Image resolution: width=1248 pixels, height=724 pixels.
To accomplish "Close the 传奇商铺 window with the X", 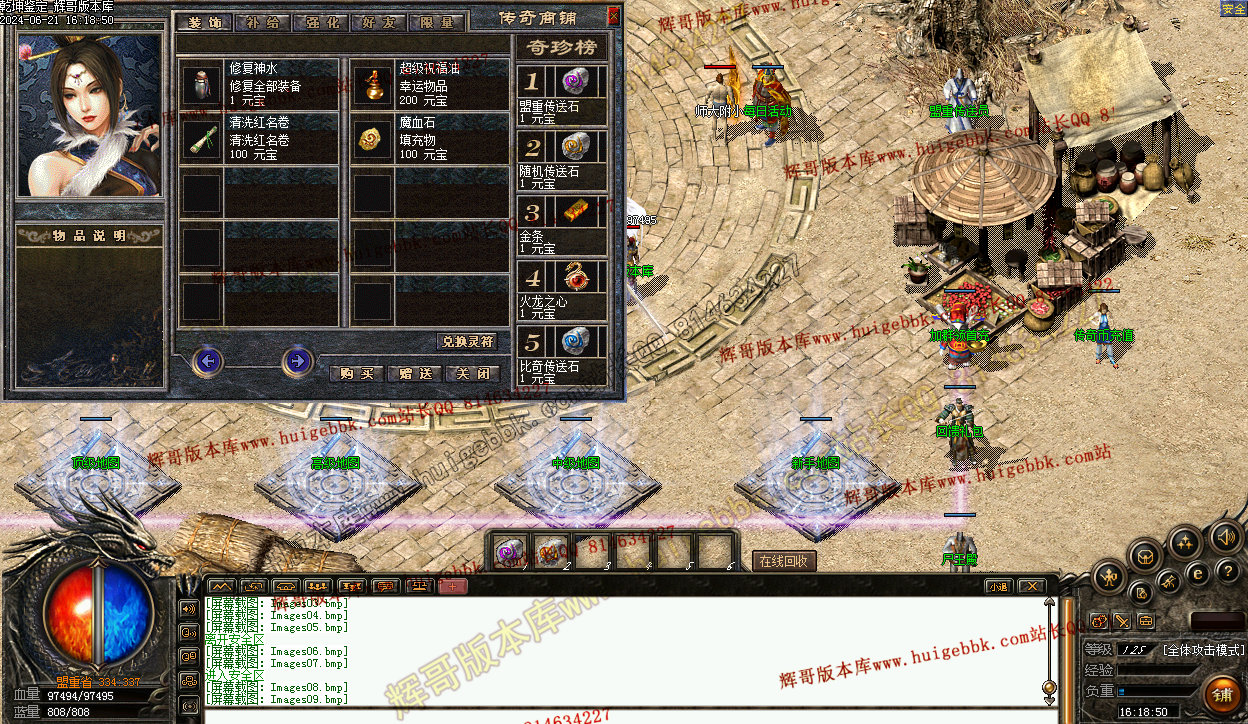I will pyautogui.click(x=613, y=15).
